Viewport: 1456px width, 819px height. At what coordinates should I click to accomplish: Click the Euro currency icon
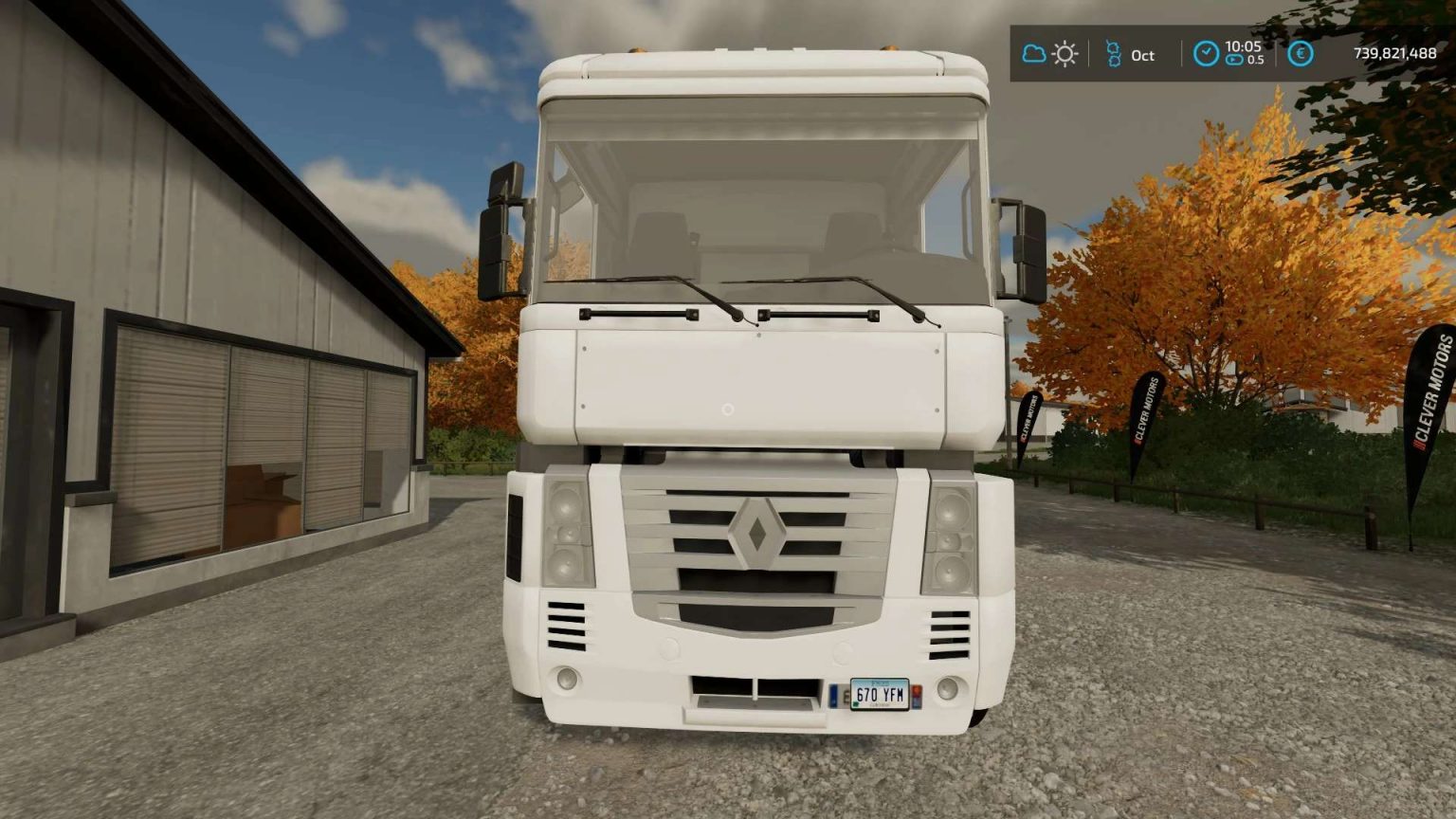coord(1300,54)
